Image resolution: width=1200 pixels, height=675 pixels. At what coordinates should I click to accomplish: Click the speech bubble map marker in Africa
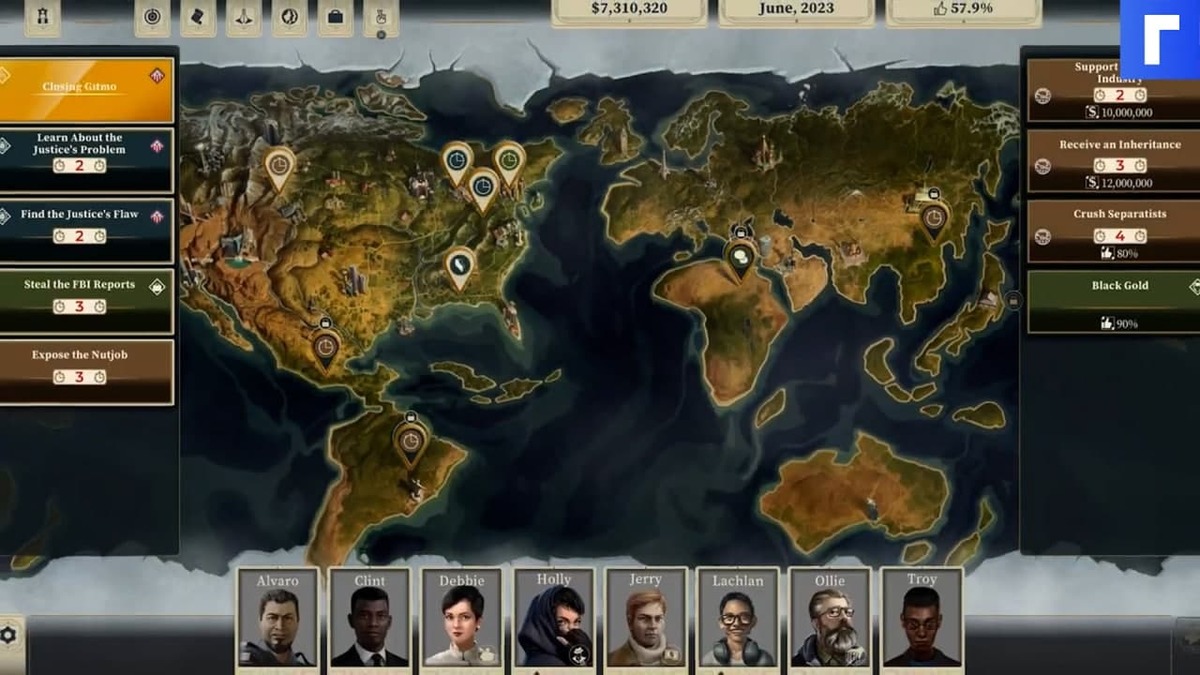pyautogui.click(x=741, y=258)
